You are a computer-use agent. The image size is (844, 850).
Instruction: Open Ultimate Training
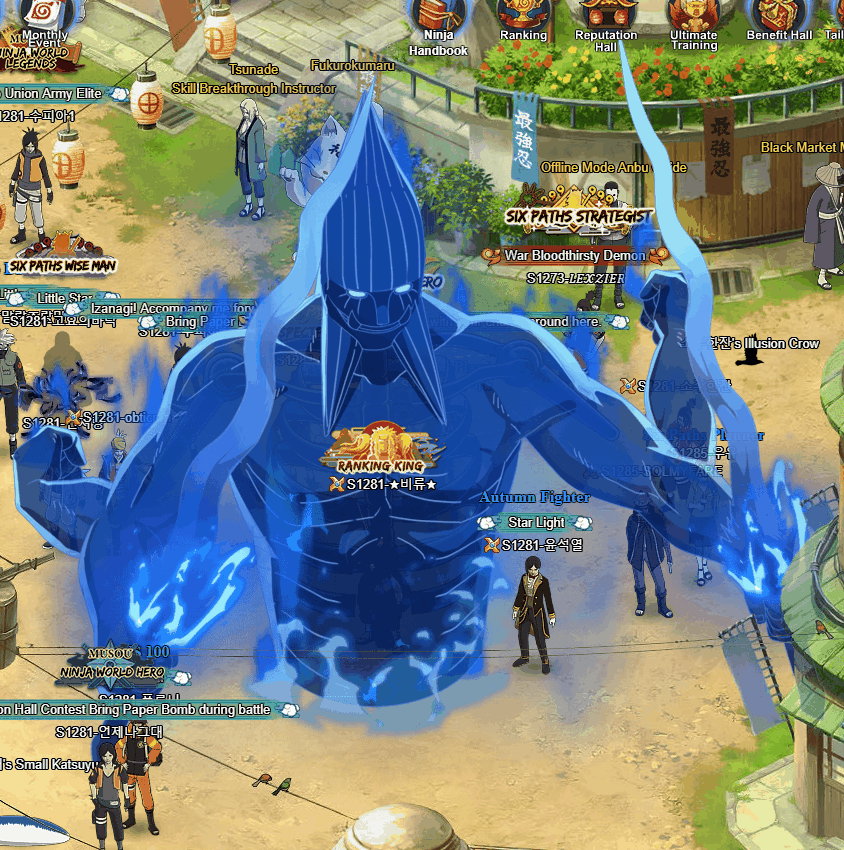coord(693,17)
